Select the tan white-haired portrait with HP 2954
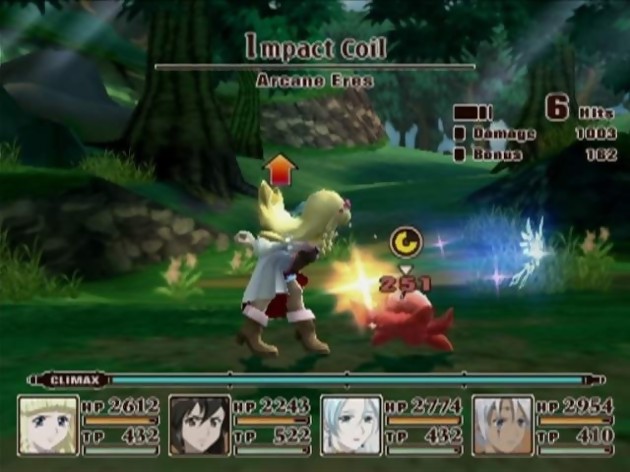Image resolution: width=630 pixels, height=472 pixels. (503, 426)
